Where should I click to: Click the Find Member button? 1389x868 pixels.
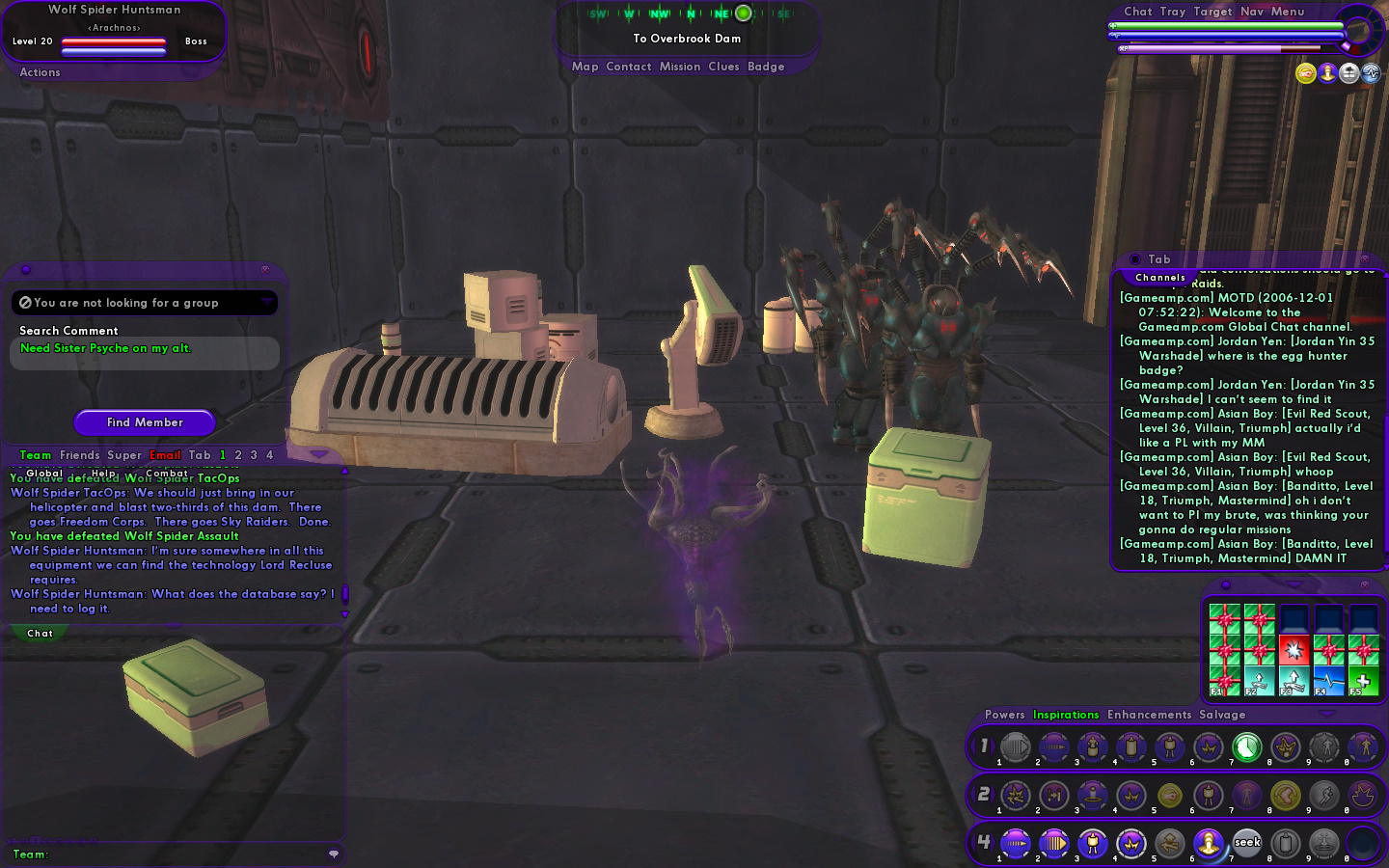click(x=145, y=422)
